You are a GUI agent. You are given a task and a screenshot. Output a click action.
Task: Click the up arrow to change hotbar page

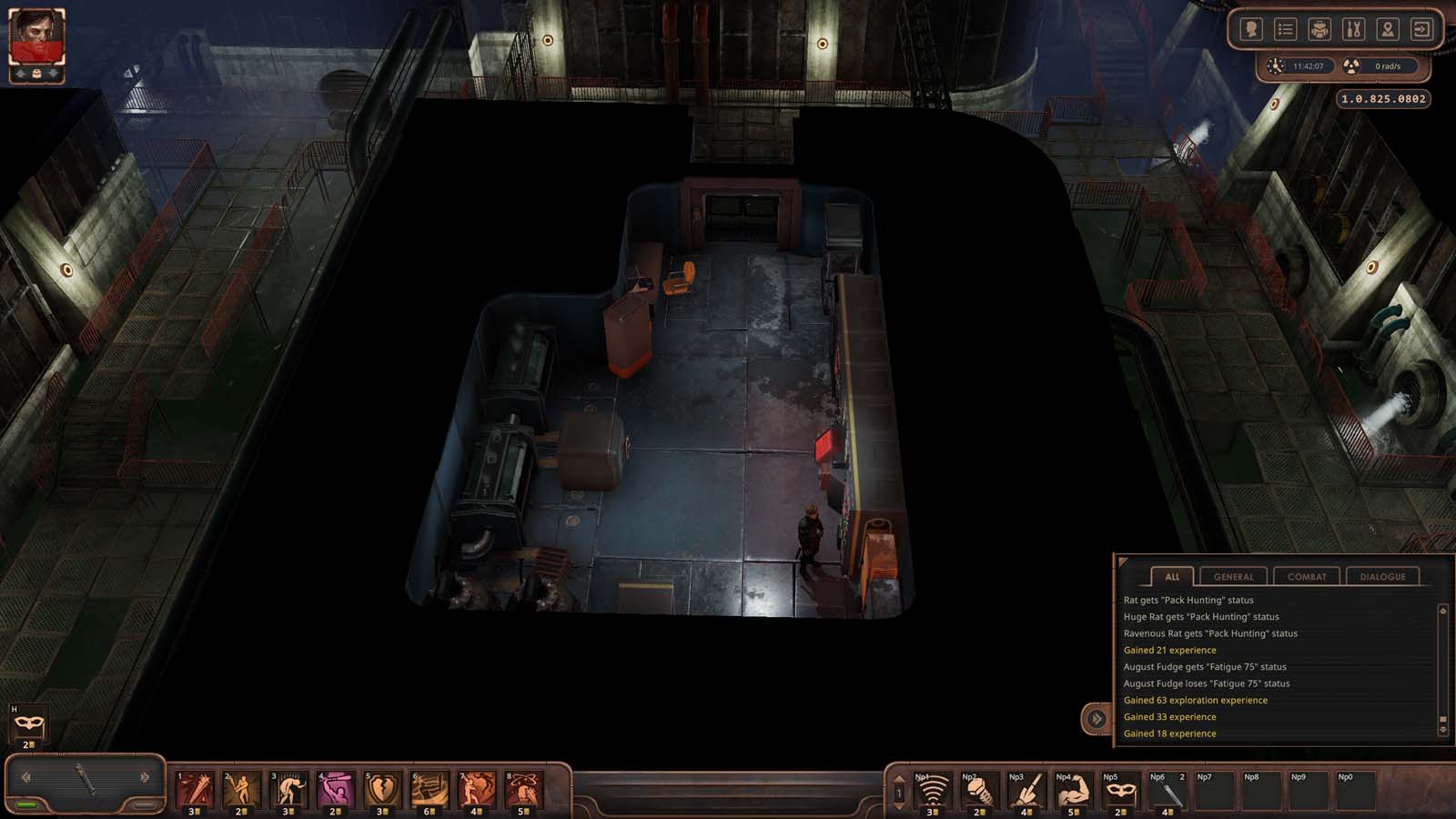click(899, 779)
